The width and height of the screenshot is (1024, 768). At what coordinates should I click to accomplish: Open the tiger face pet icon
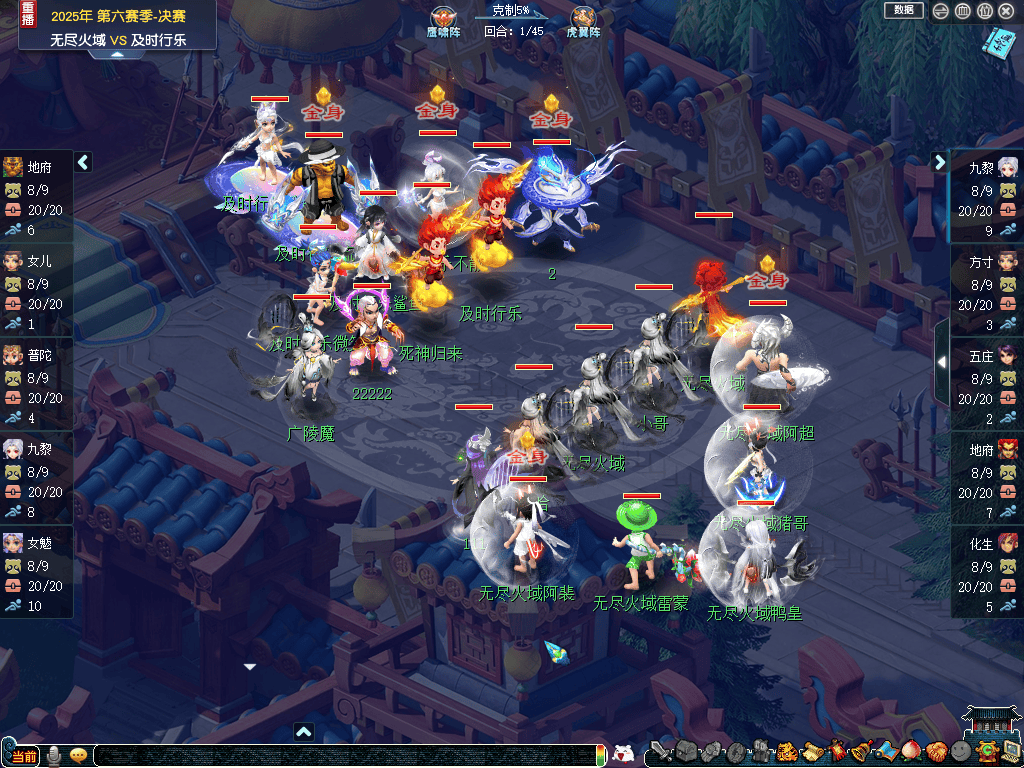coord(786,751)
